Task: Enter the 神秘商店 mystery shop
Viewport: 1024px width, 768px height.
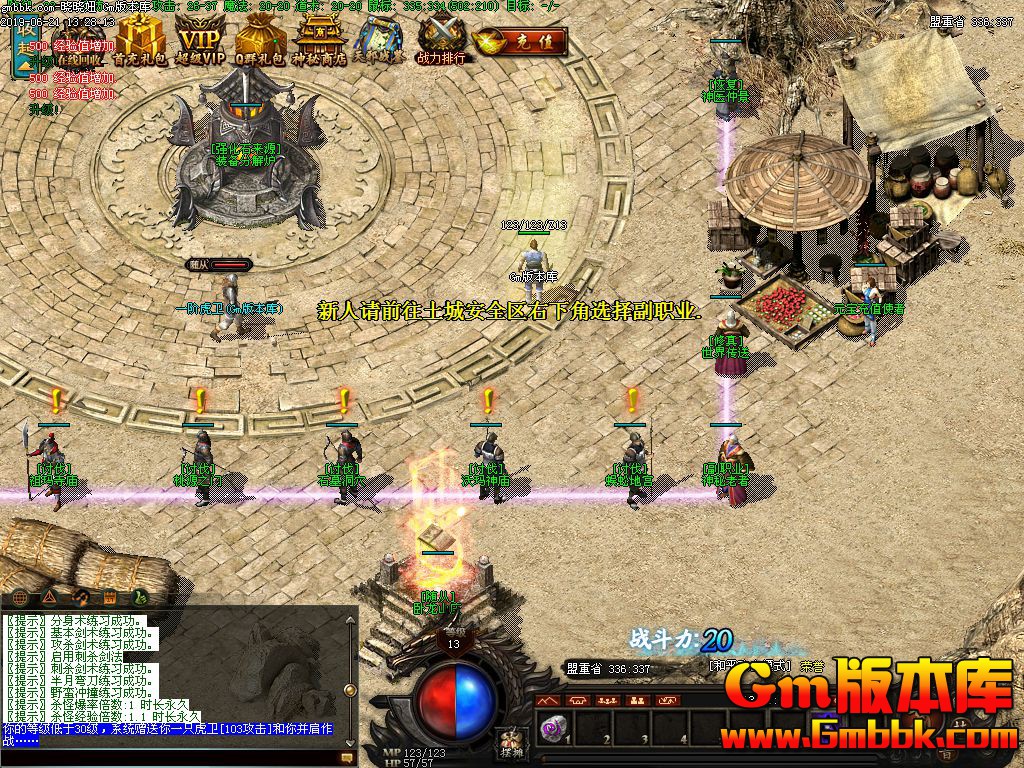Action: click(x=321, y=40)
